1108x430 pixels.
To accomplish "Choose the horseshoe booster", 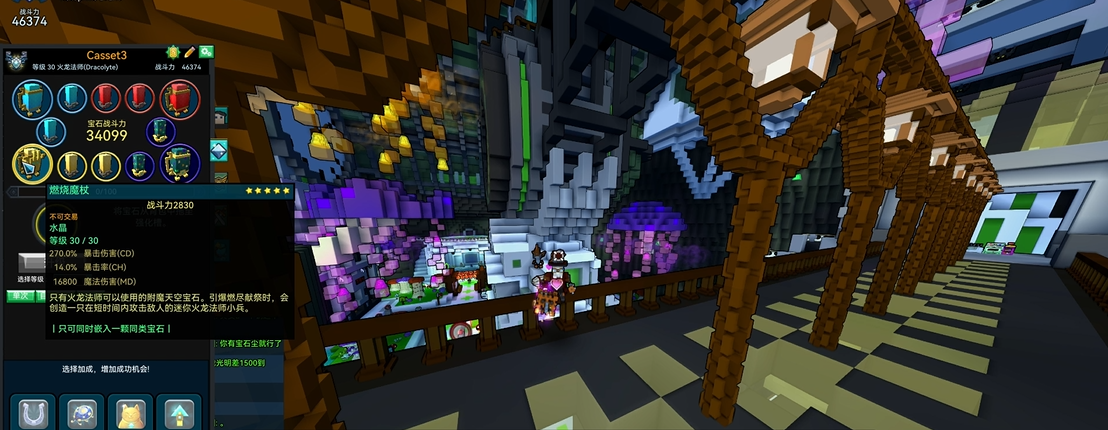I will click(33, 413).
